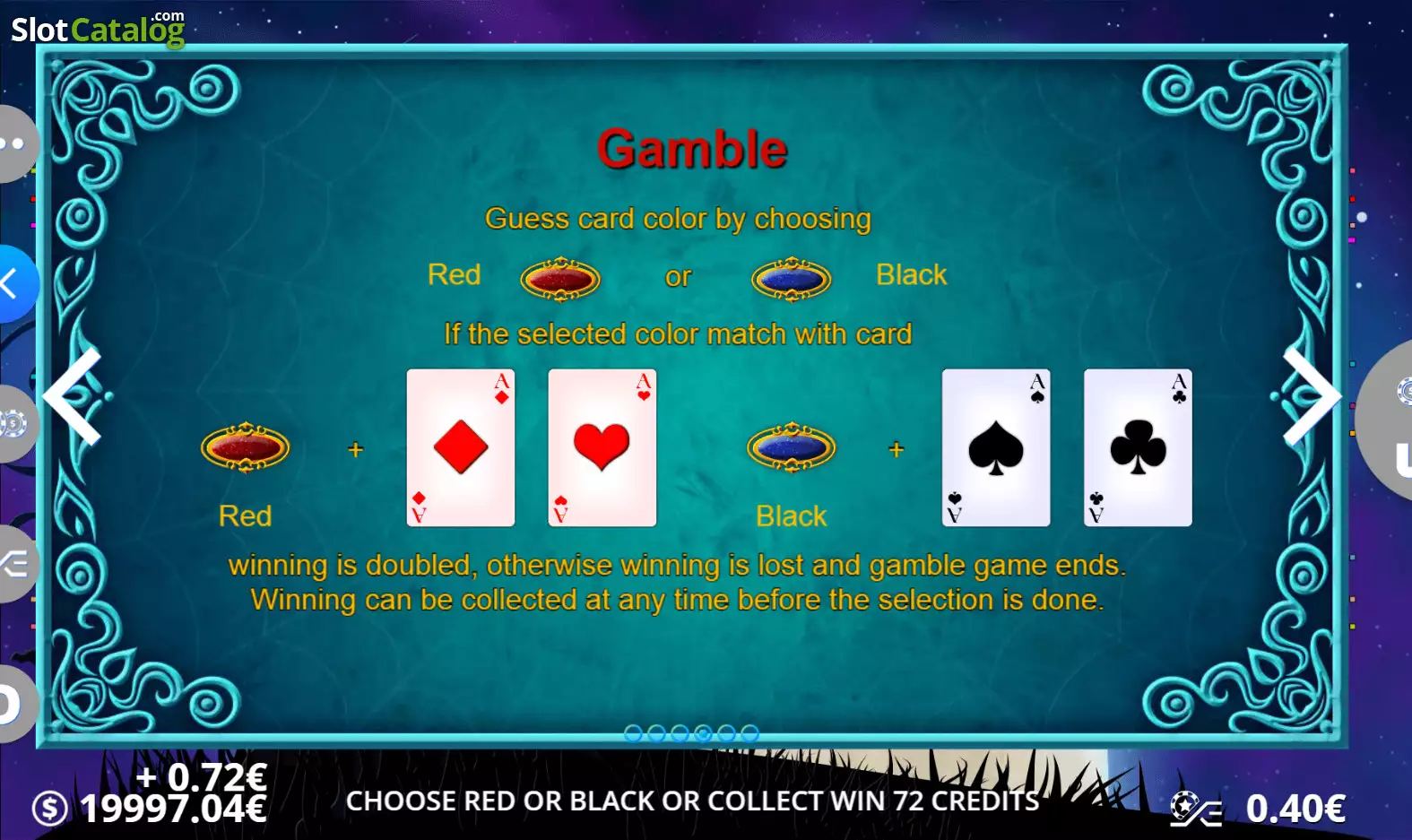
Task: Click the dollar balance icon near 19997.04€
Action: coord(49,806)
